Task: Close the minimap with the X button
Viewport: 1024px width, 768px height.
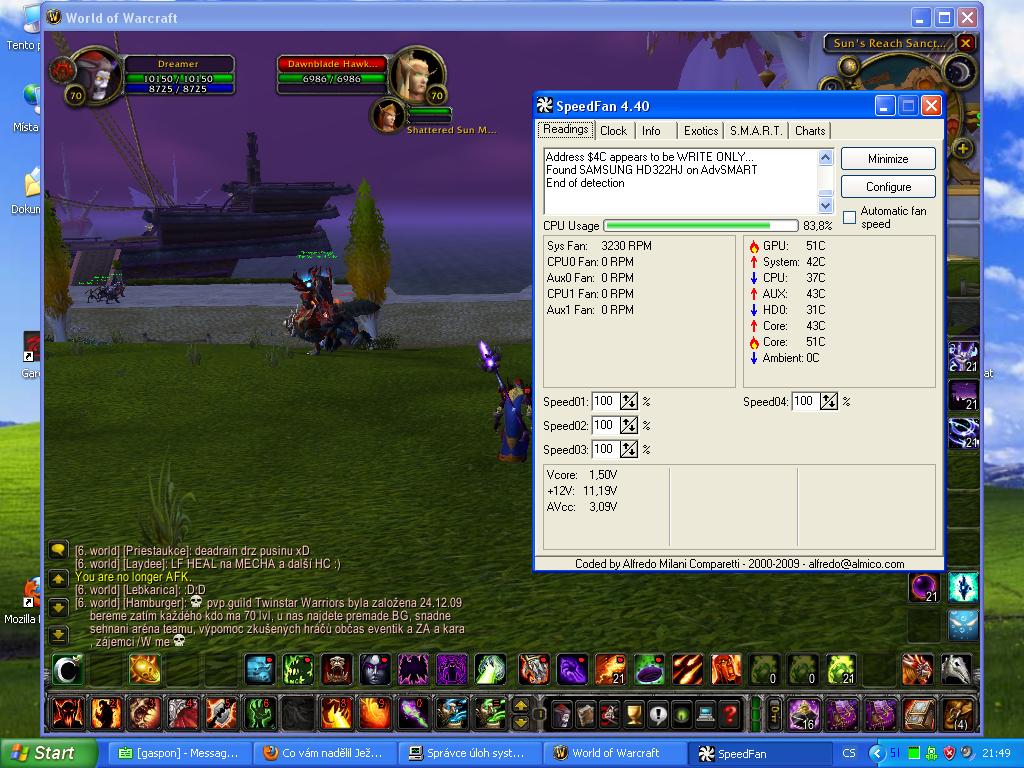Action: tap(965, 43)
